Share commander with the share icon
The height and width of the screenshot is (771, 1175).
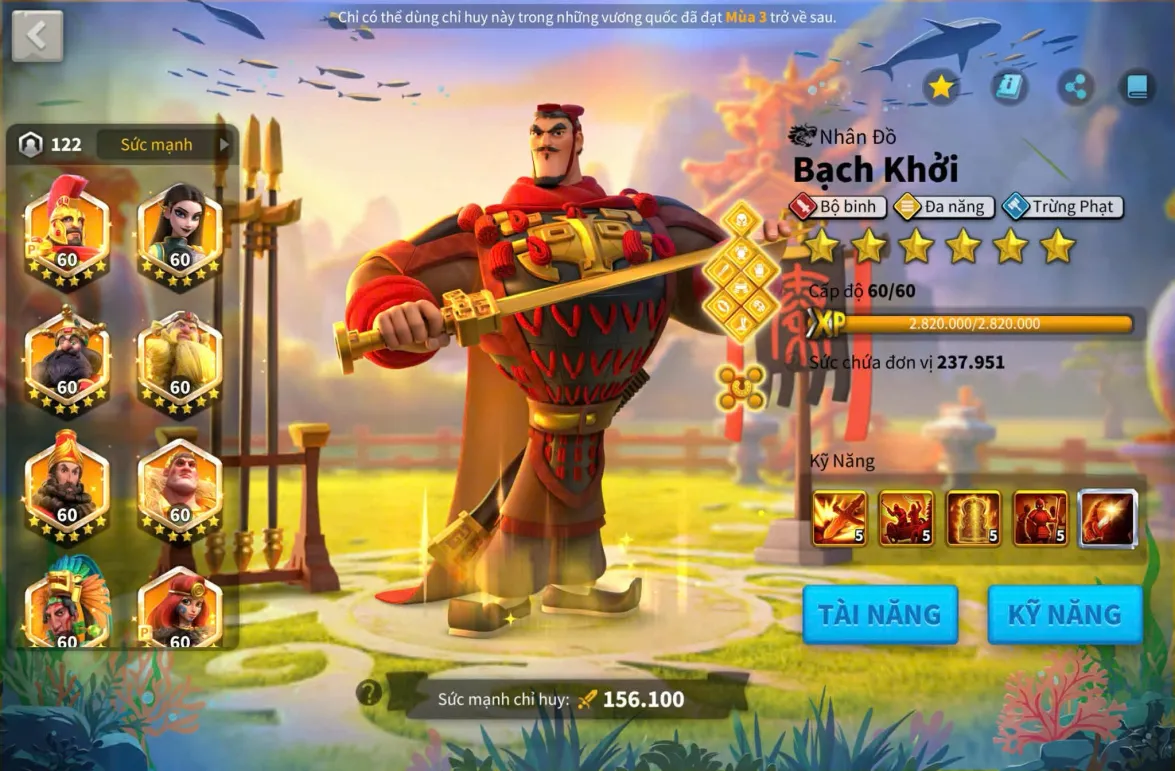(x=1076, y=88)
